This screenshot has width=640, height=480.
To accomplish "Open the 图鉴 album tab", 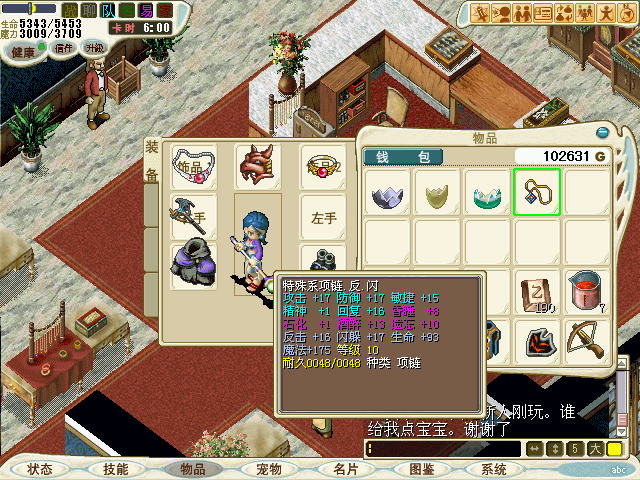I will point(421,469).
